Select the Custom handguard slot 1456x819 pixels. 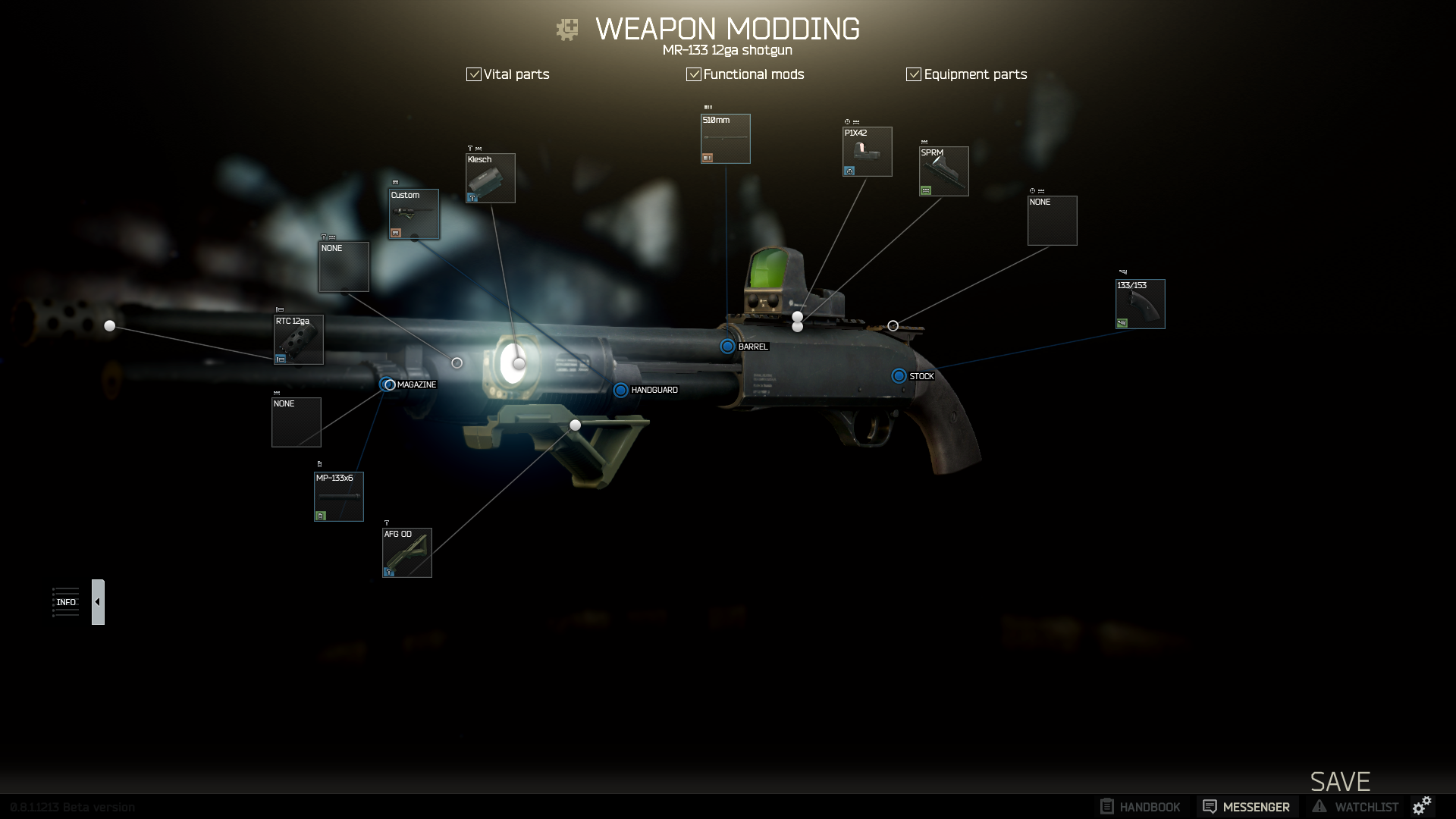pos(414,214)
